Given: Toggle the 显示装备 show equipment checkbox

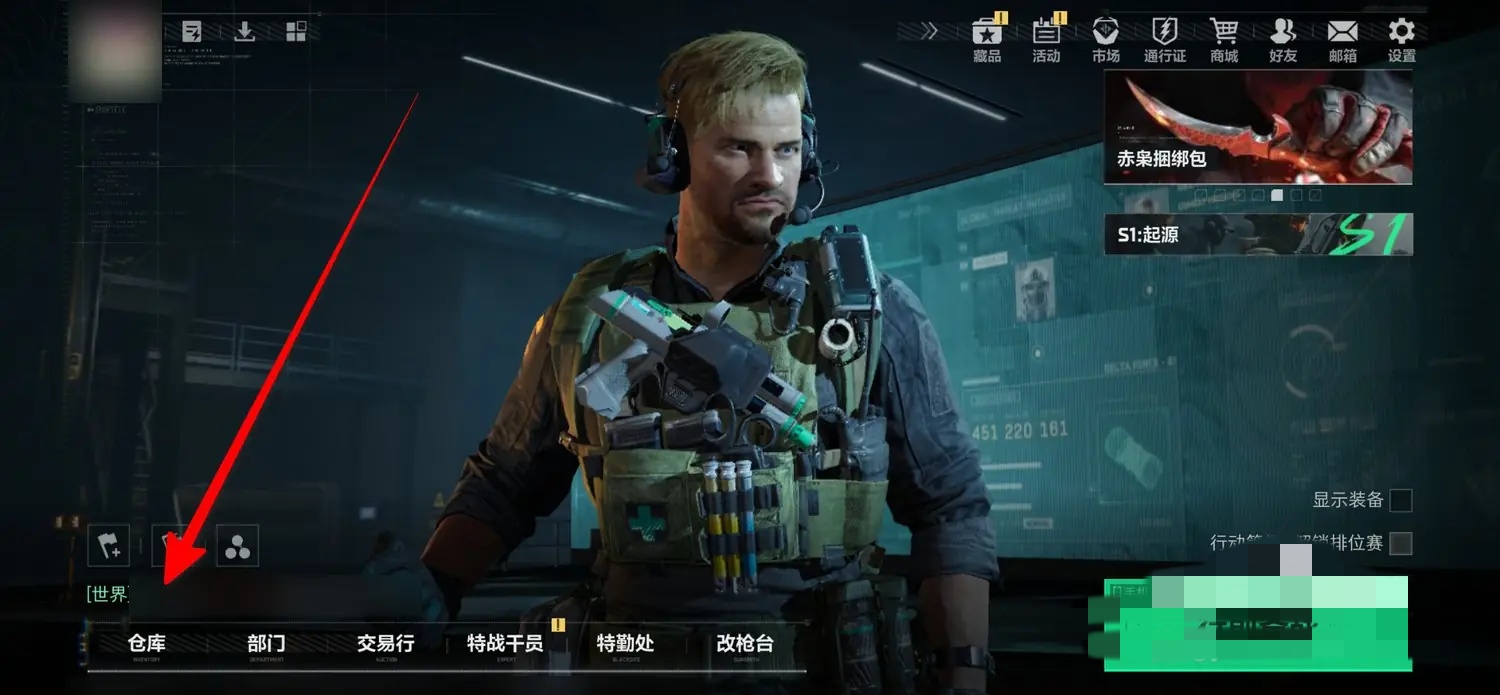Looking at the screenshot, I should [1401, 500].
